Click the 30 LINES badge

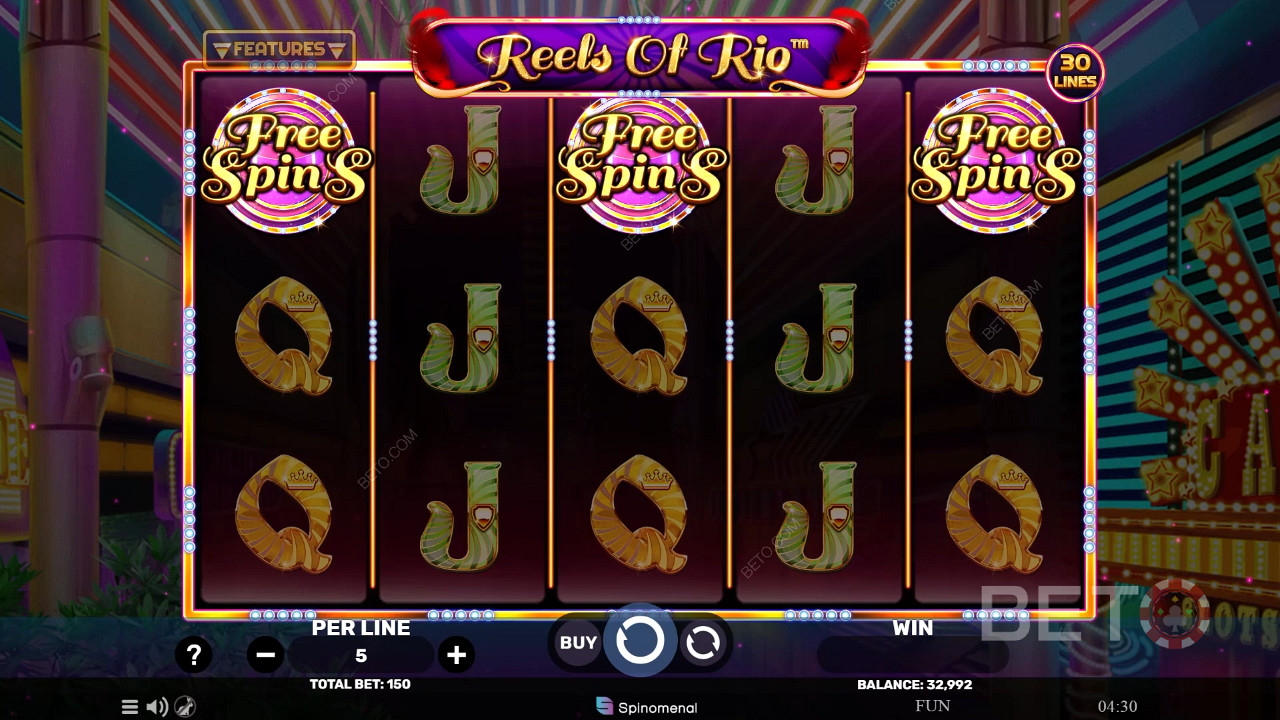[x=1076, y=70]
